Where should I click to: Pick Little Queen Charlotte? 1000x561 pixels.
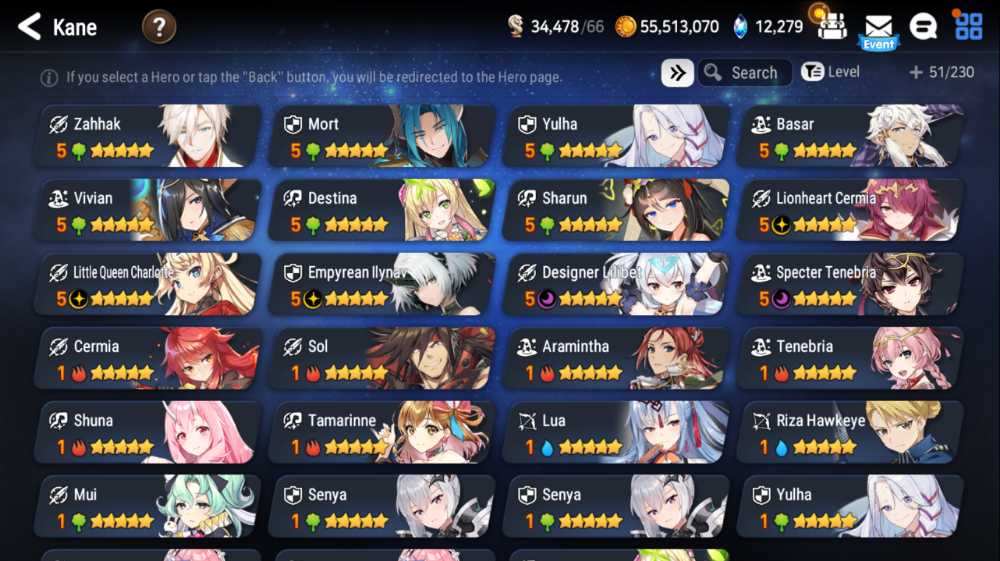(x=148, y=284)
